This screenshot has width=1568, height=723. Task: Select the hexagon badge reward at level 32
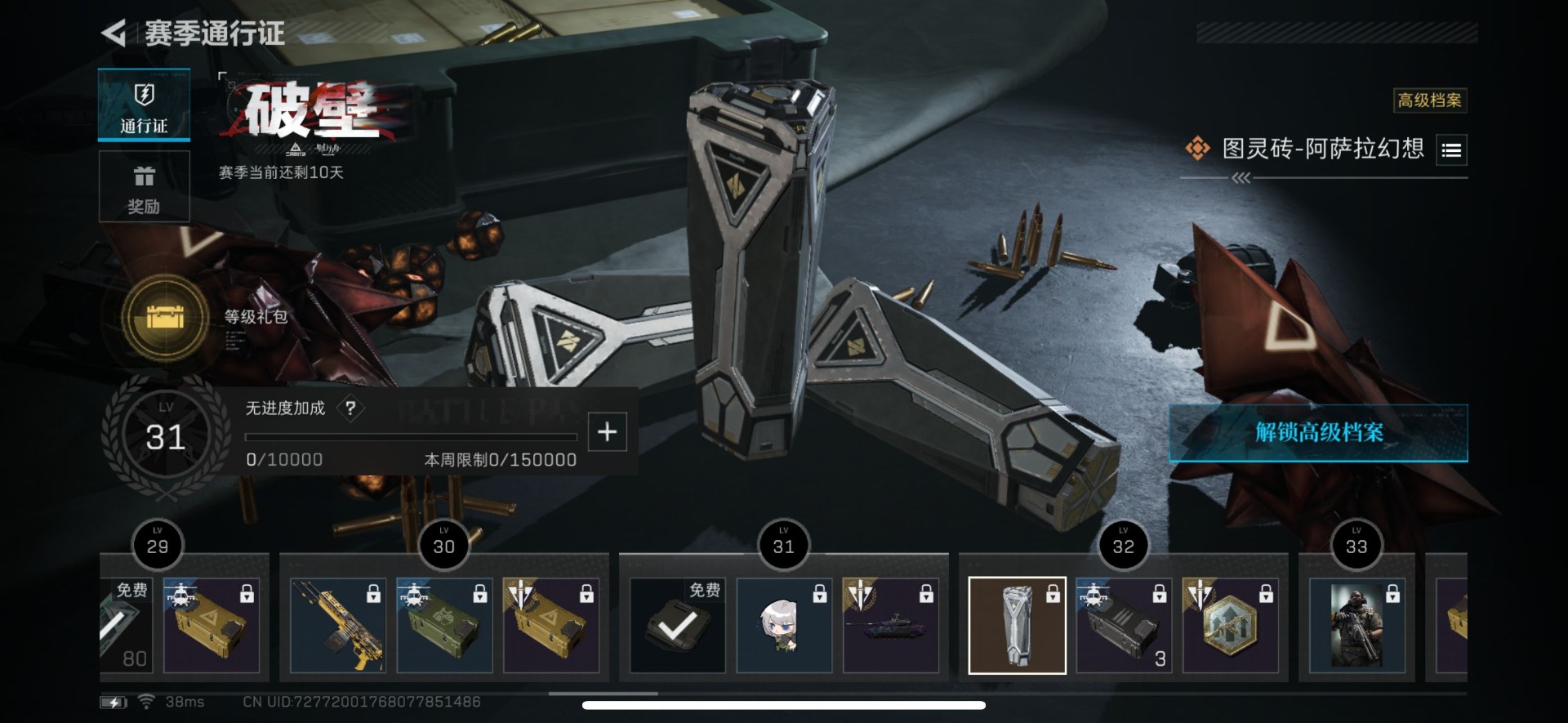click(x=1230, y=625)
